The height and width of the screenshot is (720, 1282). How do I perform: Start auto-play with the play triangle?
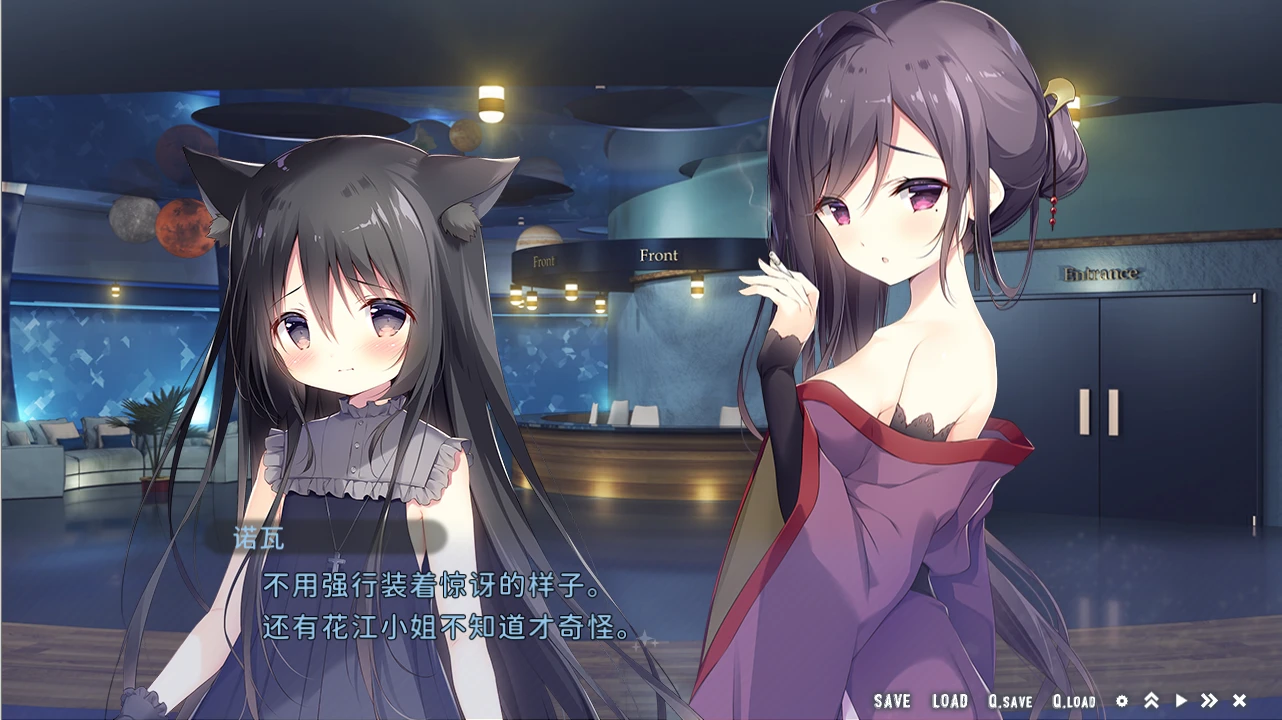pyautogui.click(x=1181, y=701)
